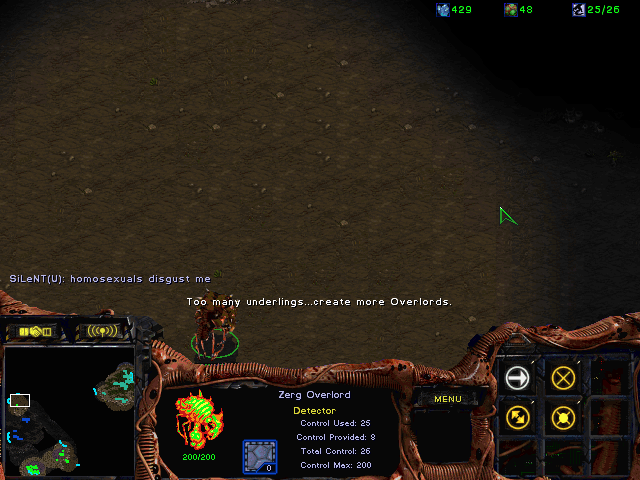The width and height of the screenshot is (640, 480).
Task: Click on the minimap
Action: click(70, 412)
